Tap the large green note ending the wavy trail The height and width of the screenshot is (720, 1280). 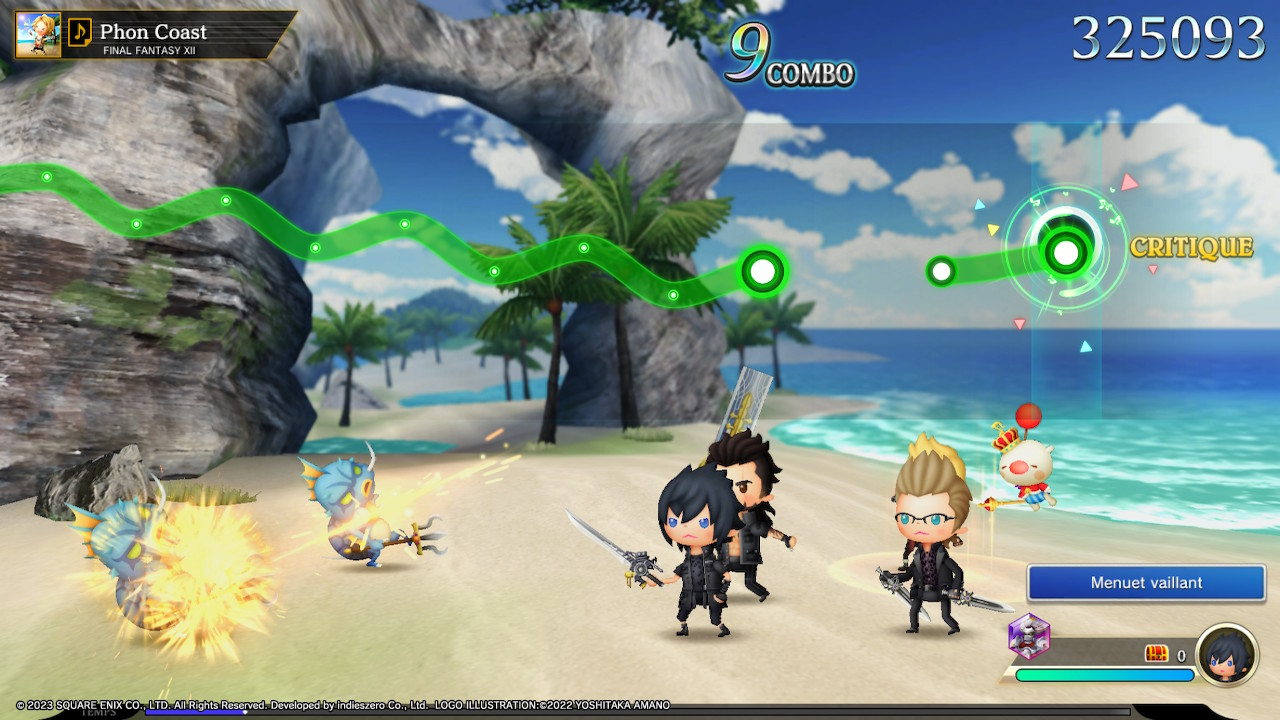coord(762,270)
